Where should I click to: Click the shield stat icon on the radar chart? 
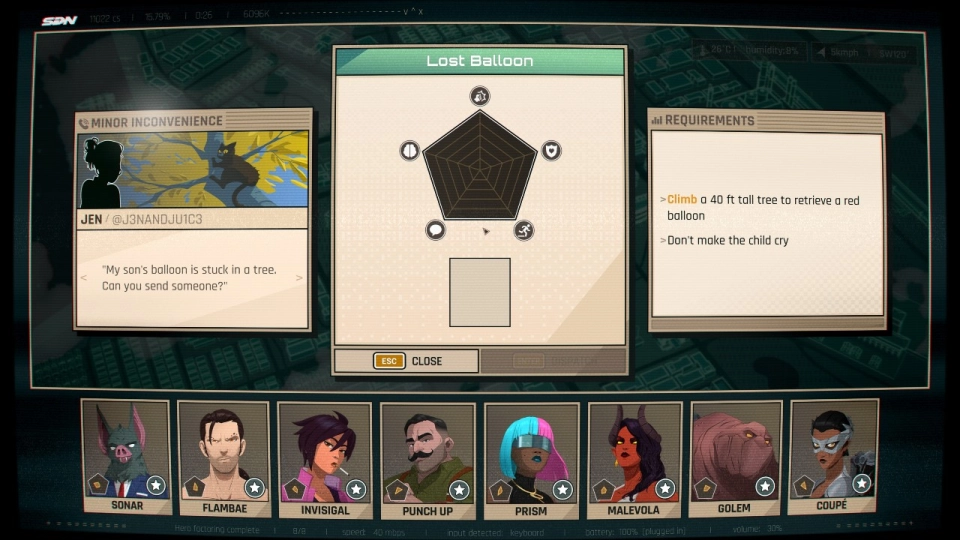(x=551, y=151)
